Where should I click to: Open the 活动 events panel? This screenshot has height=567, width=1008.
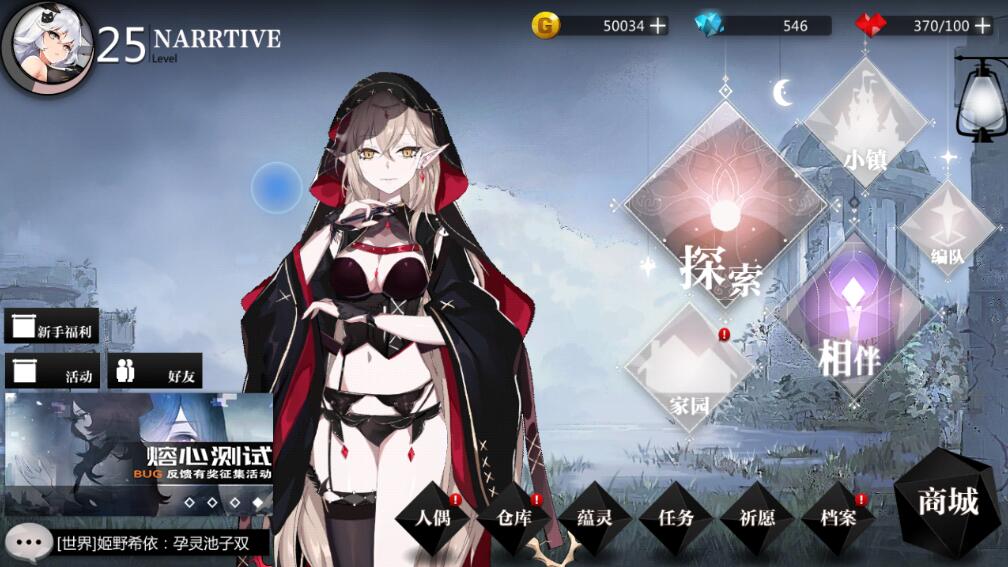click(52, 372)
